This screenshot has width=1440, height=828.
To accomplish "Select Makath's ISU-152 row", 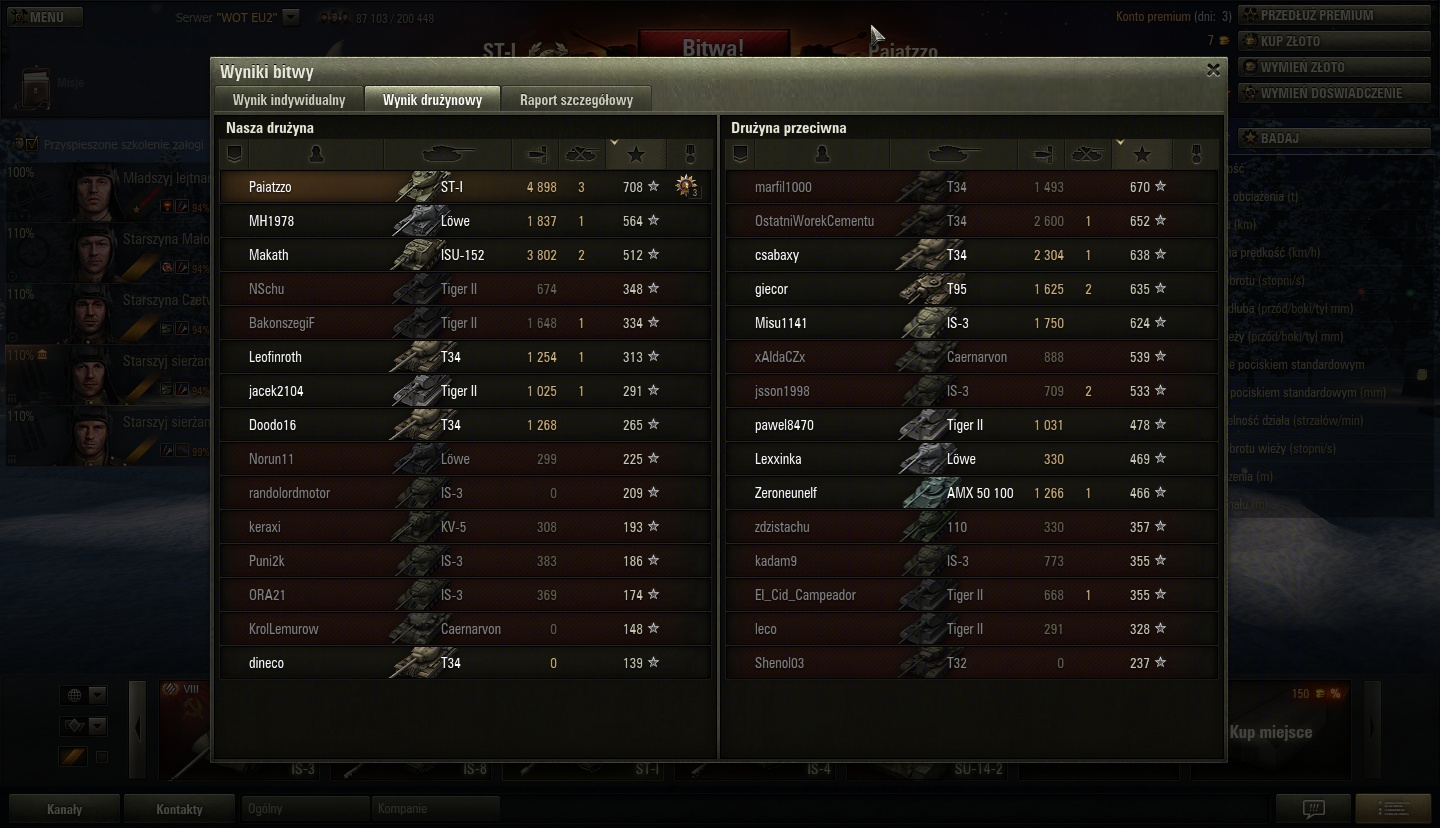I will (x=465, y=255).
